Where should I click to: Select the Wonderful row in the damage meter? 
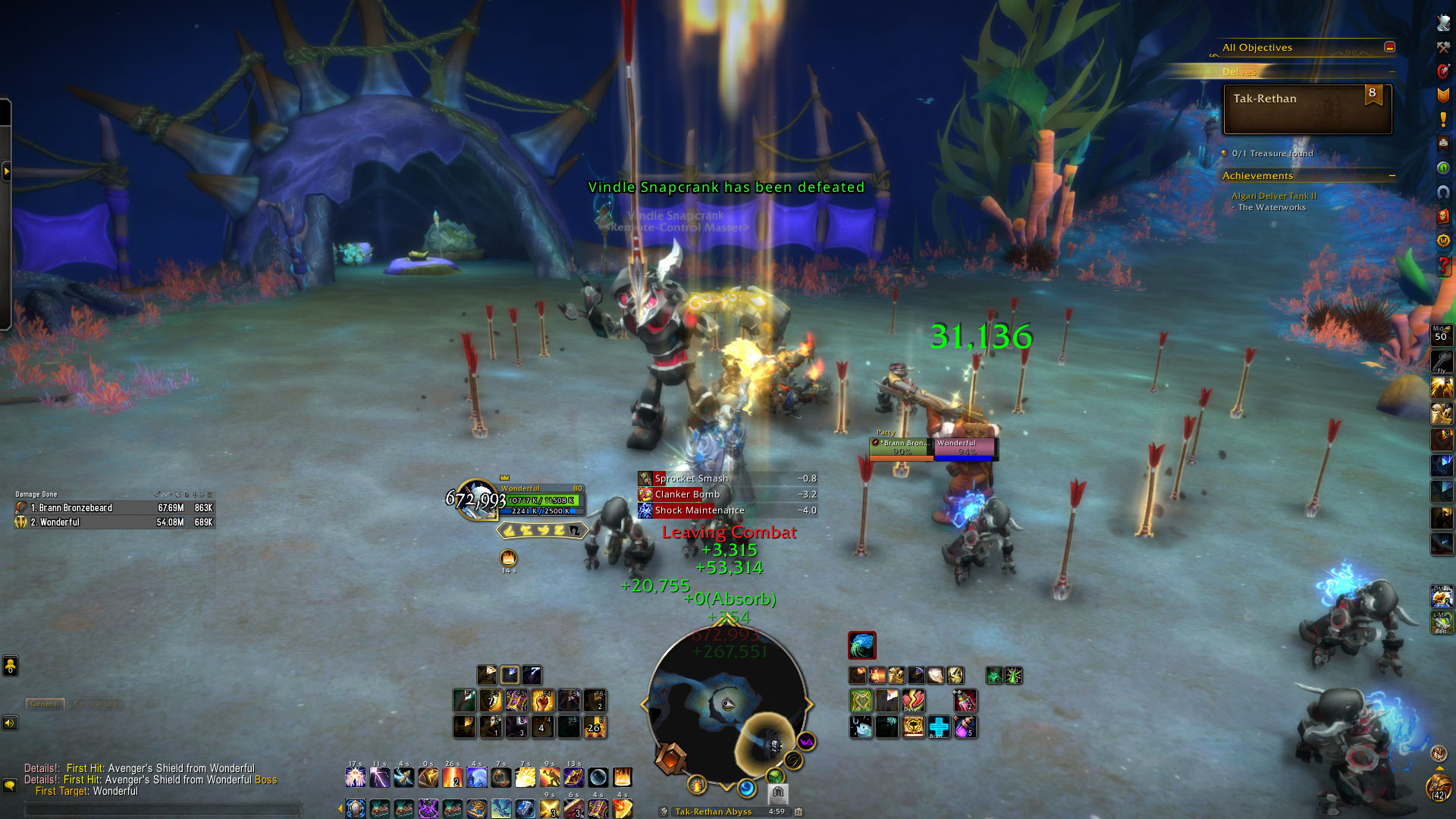[x=114, y=522]
